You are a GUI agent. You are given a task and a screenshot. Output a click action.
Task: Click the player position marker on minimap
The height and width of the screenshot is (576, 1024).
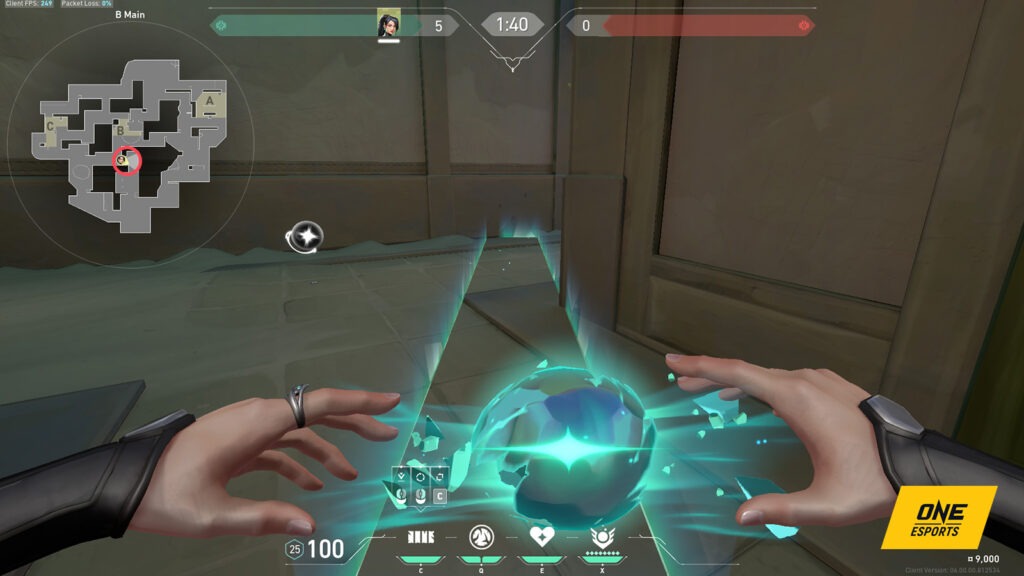(x=125, y=160)
